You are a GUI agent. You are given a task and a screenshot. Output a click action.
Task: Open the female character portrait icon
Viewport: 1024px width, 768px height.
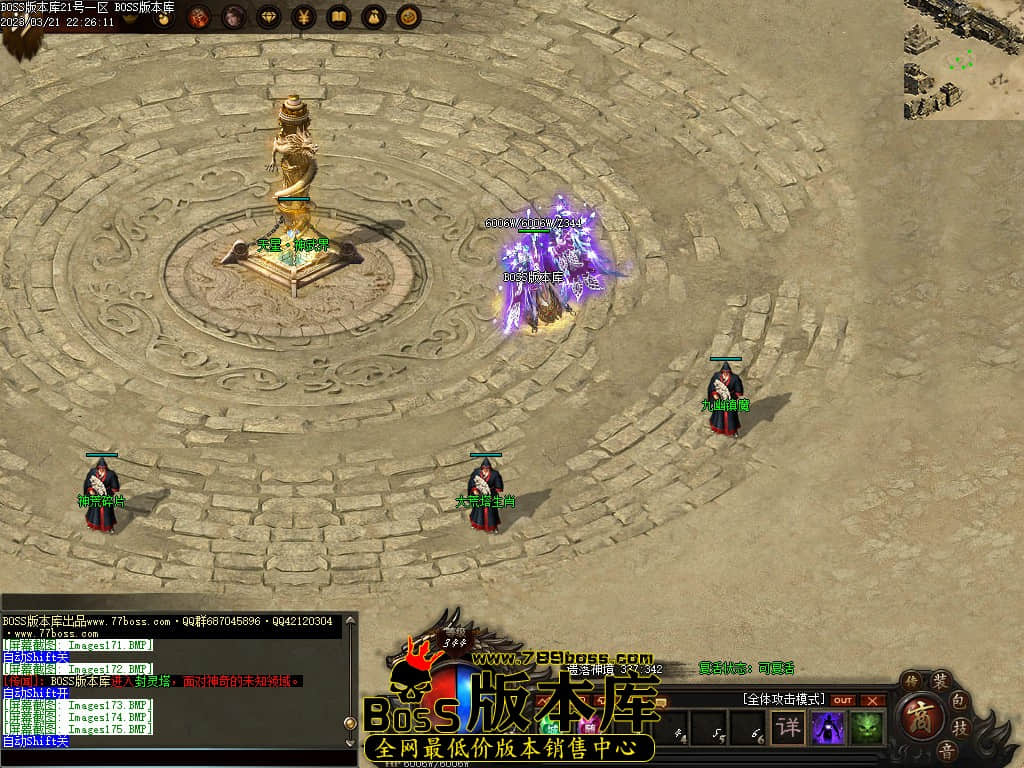click(233, 17)
